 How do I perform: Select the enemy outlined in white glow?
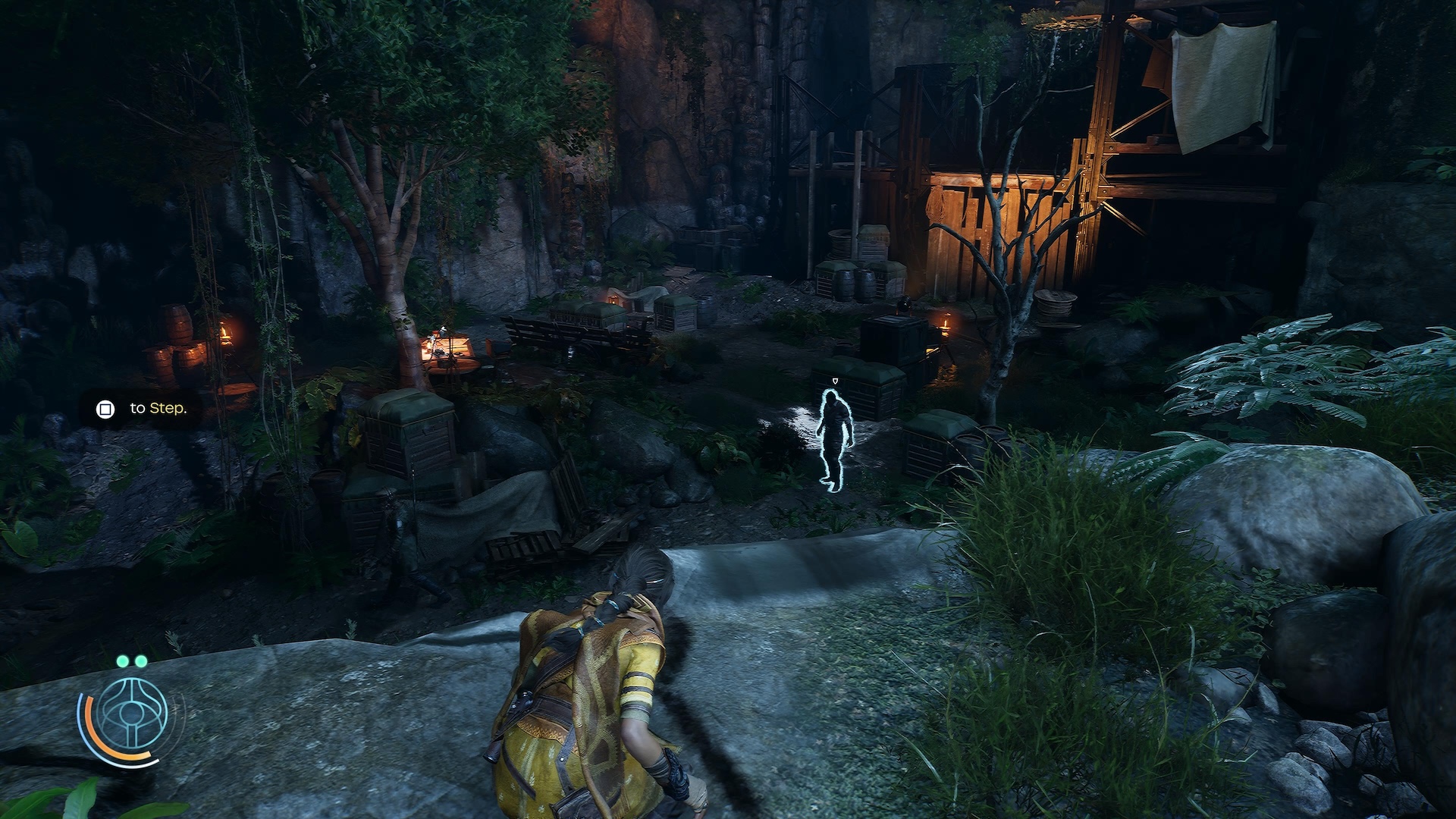click(835, 440)
